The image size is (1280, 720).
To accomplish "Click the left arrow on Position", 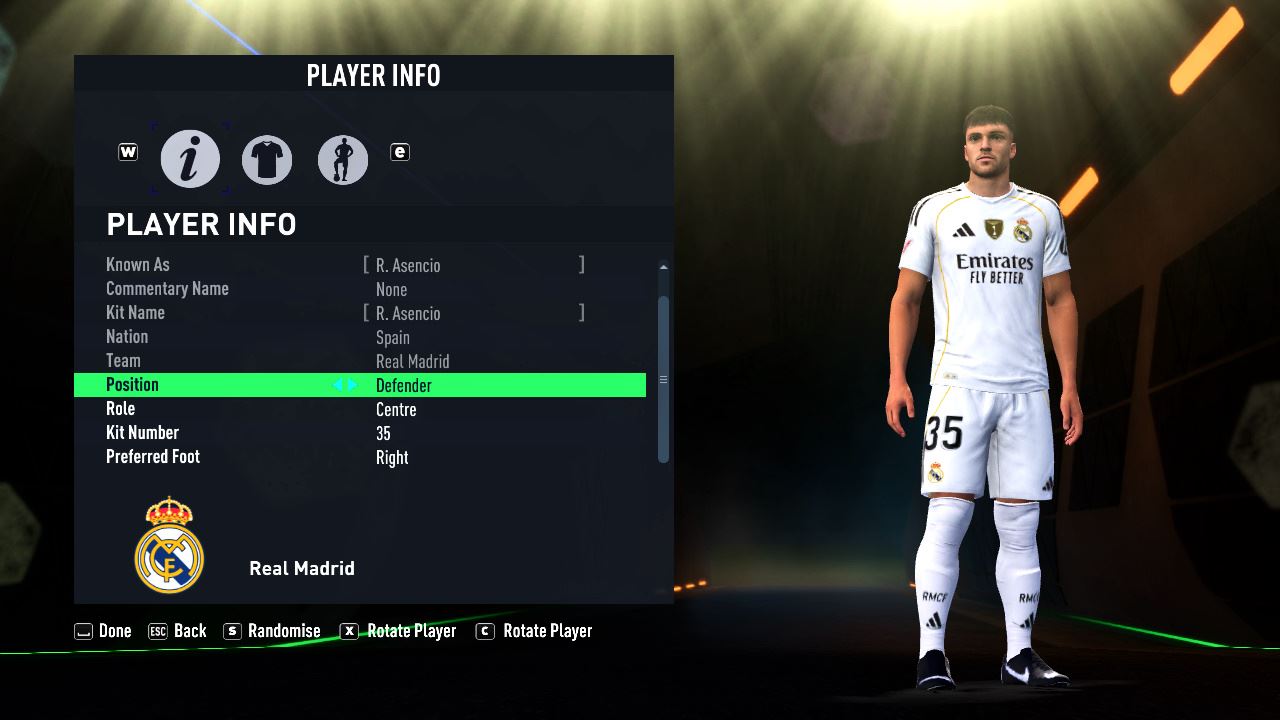I will [x=338, y=385].
